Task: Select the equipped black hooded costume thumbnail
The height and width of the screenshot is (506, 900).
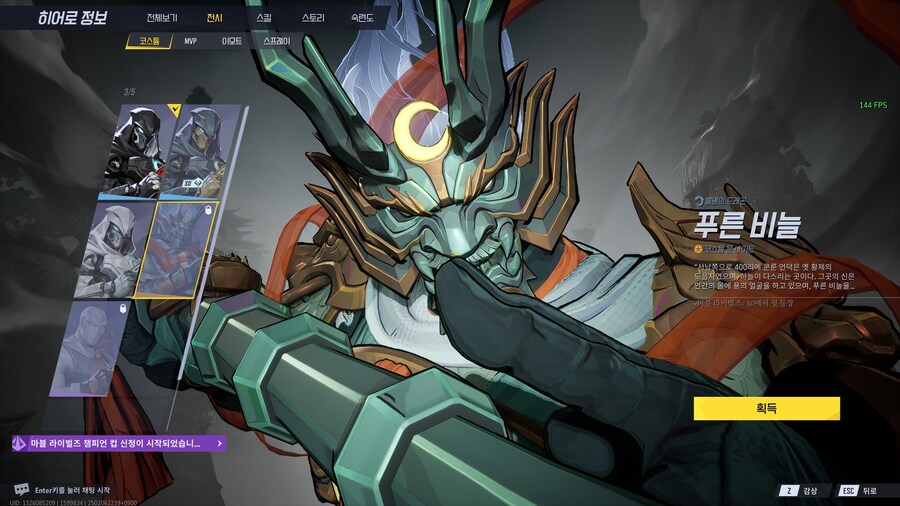Action: tap(140, 150)
